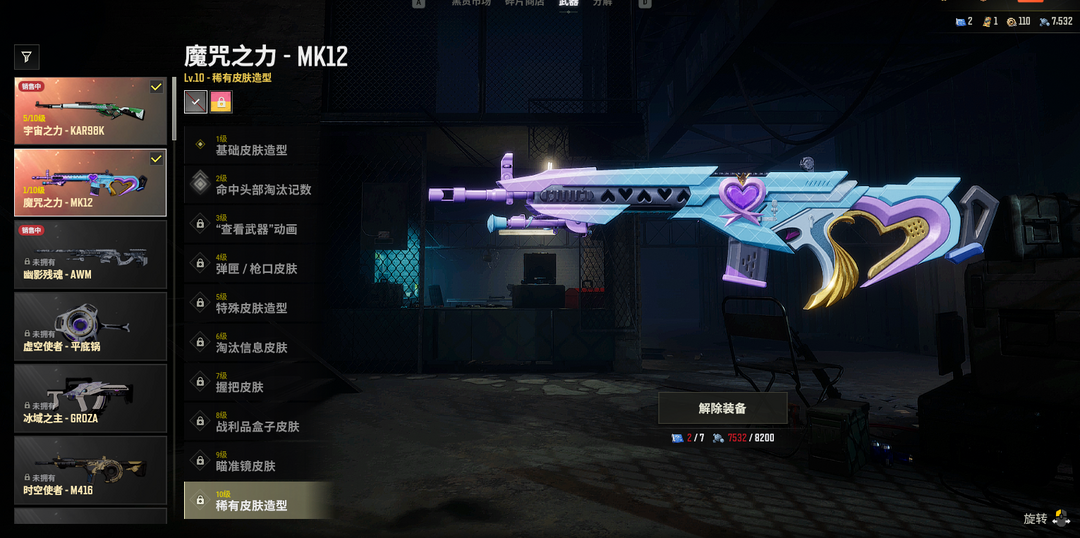Select level 10 稀有皮肤造型 upgrade
Screen dimensions: 1080x538
point(257,500)
